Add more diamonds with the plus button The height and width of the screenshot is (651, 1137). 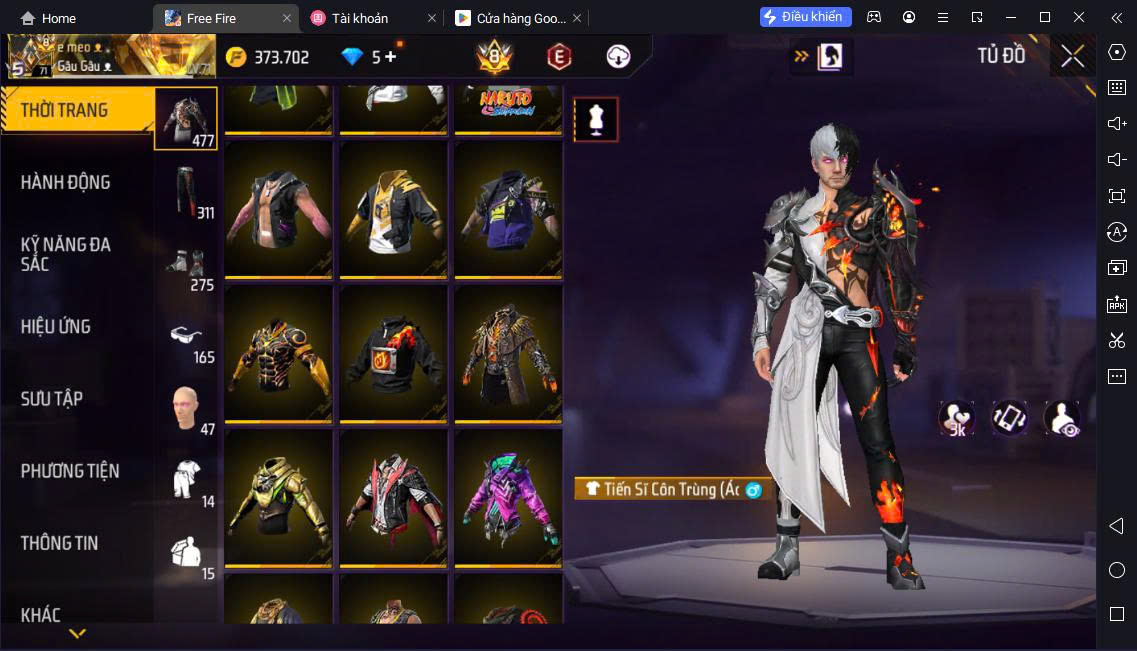coord(390,57)
